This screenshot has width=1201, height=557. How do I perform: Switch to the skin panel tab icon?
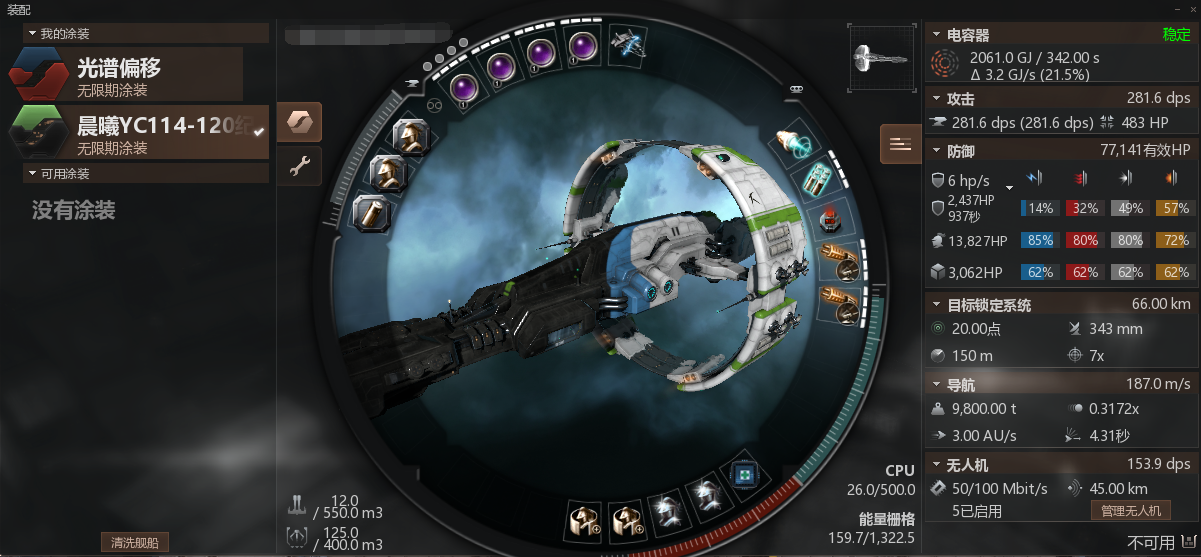[x=299, y=122]
